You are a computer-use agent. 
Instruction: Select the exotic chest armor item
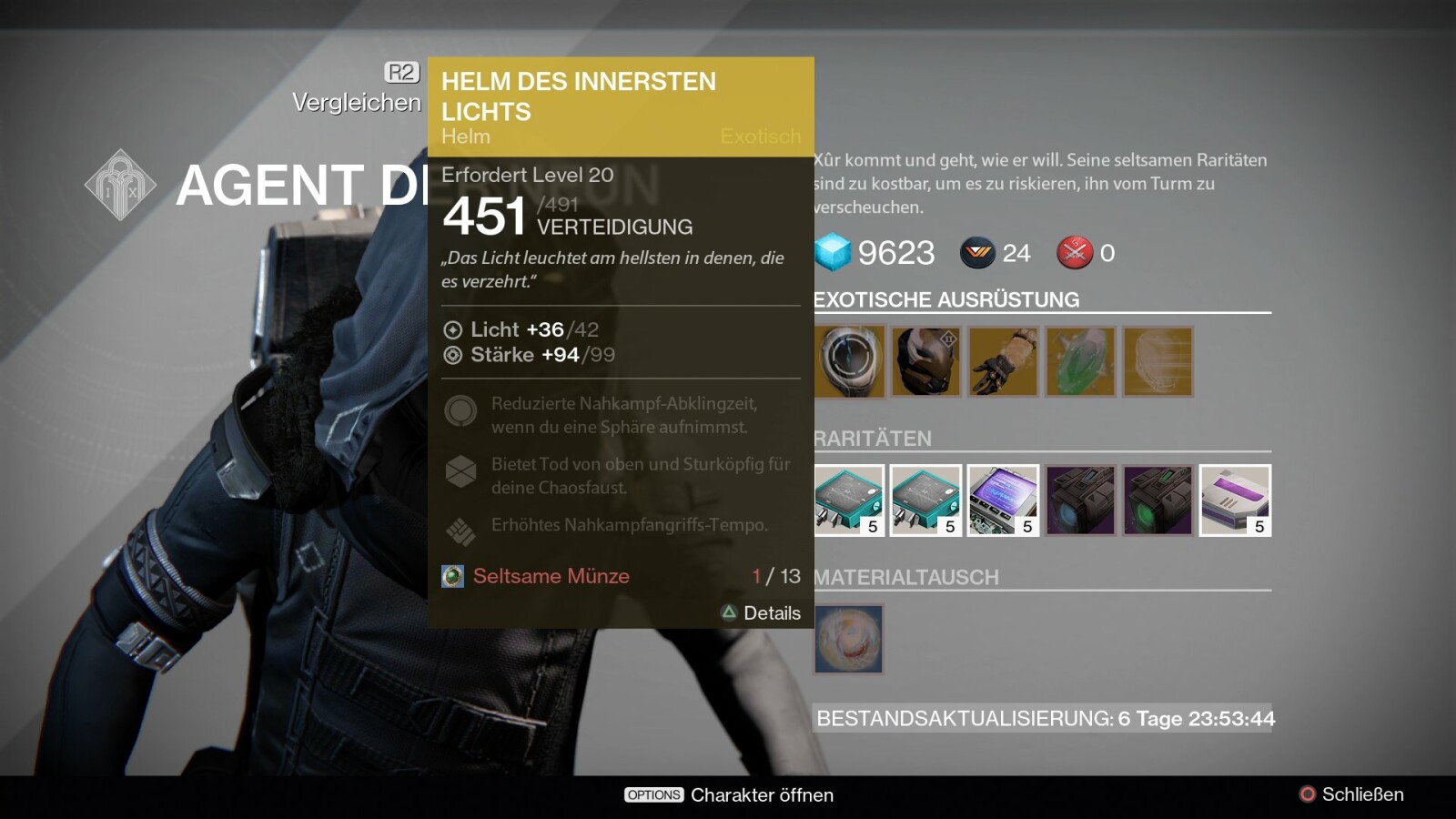(925, 361)
